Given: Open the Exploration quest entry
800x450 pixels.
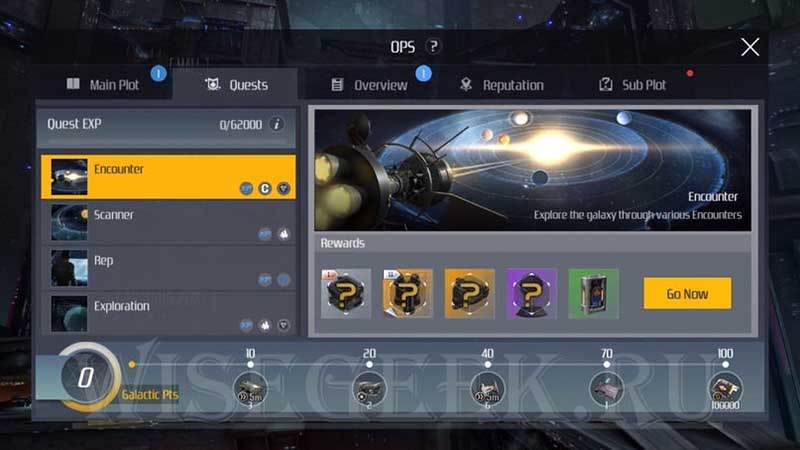Looking at the screenshot, I should pyautogui.click(x=168, y=313).
